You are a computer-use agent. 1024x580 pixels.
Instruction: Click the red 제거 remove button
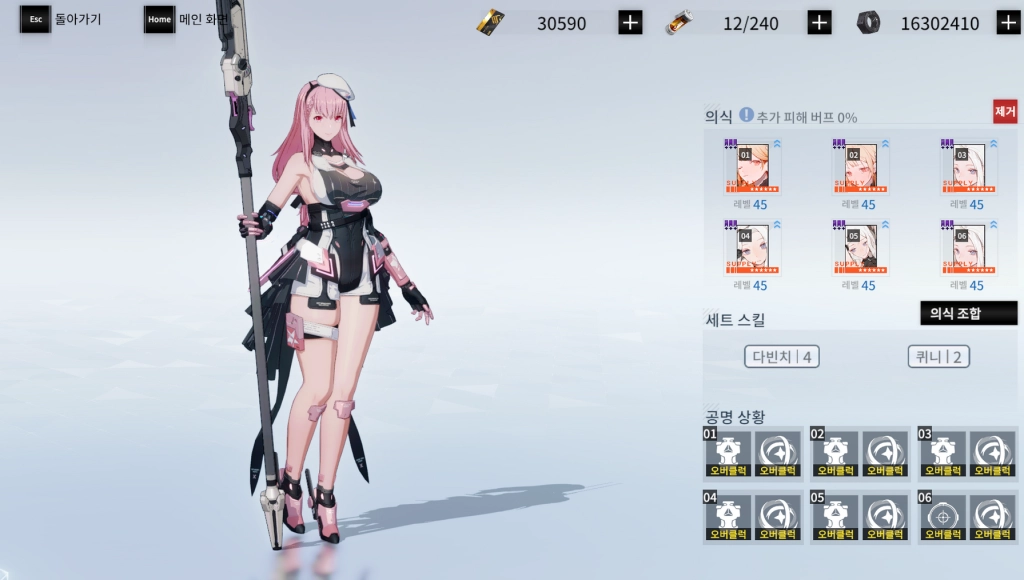(x=1004, y=111)
